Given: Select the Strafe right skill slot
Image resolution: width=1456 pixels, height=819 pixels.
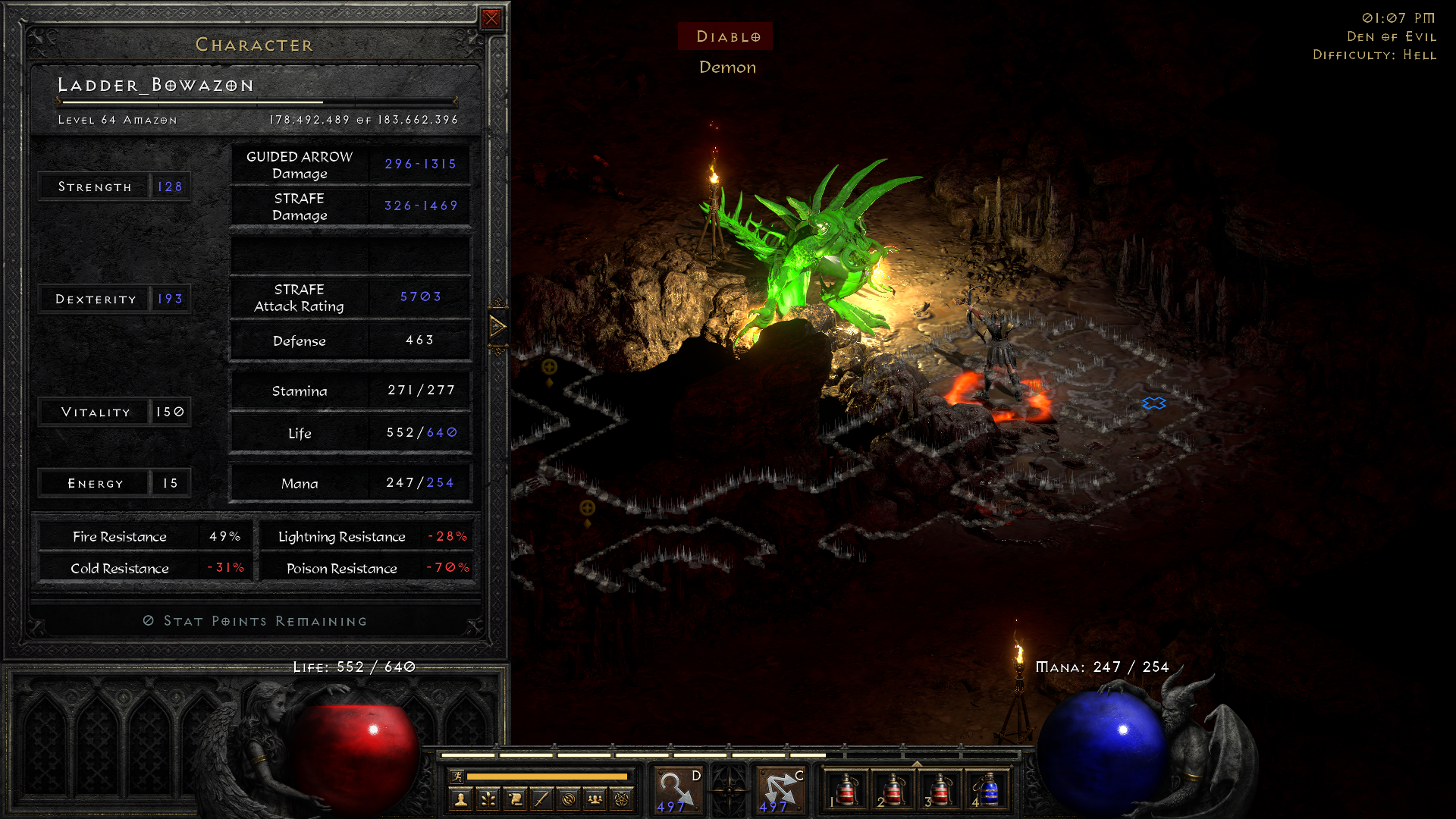Looking at the screenshot, I should (781, 790).
